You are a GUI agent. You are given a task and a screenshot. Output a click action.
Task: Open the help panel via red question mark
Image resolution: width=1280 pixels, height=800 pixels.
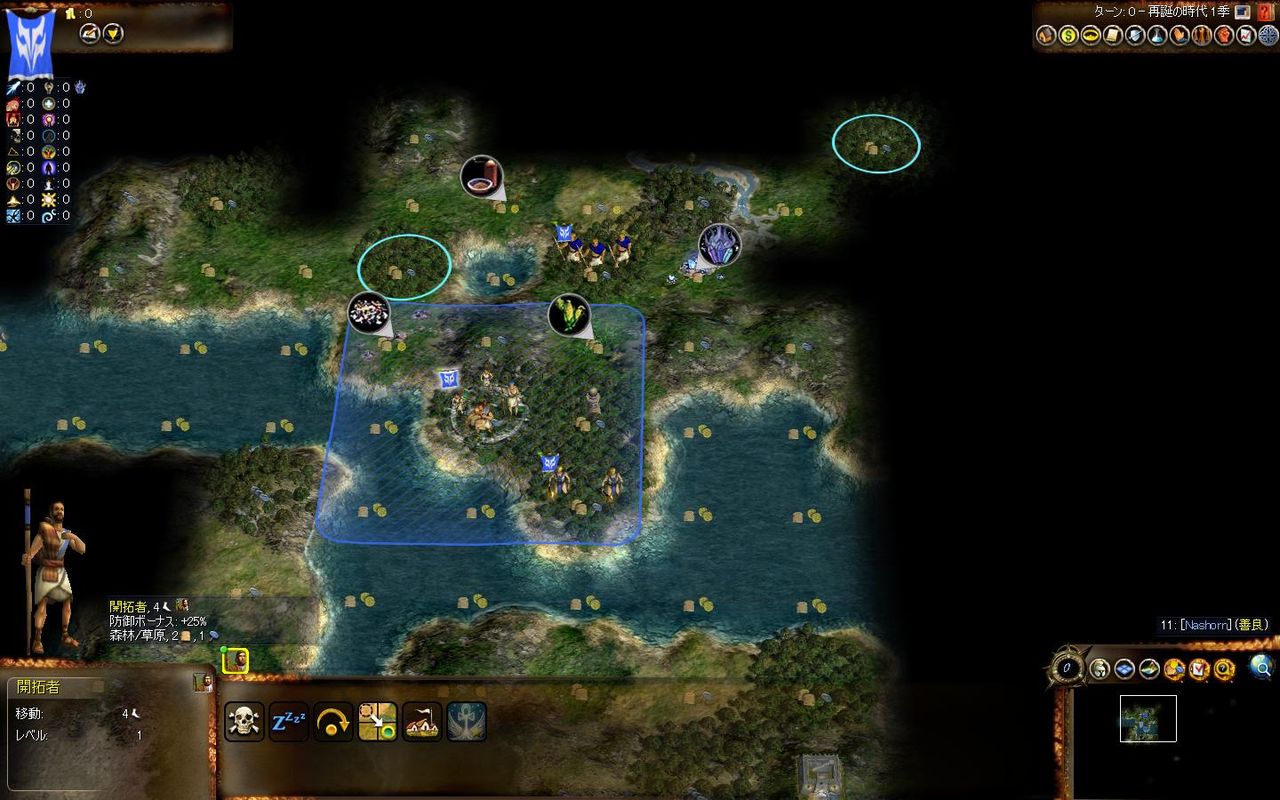[1265, 12]
